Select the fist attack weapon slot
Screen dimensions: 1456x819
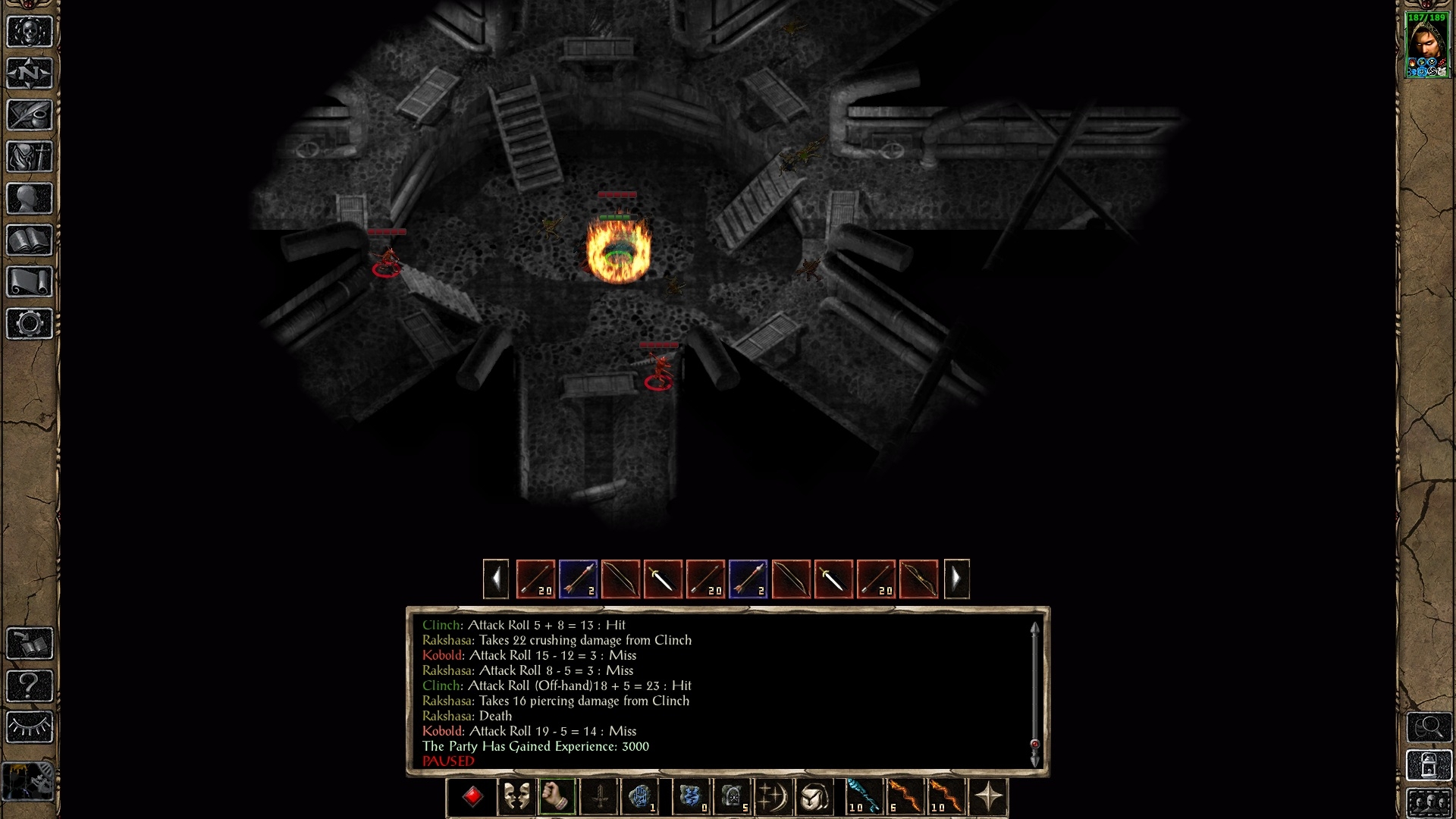557,797
